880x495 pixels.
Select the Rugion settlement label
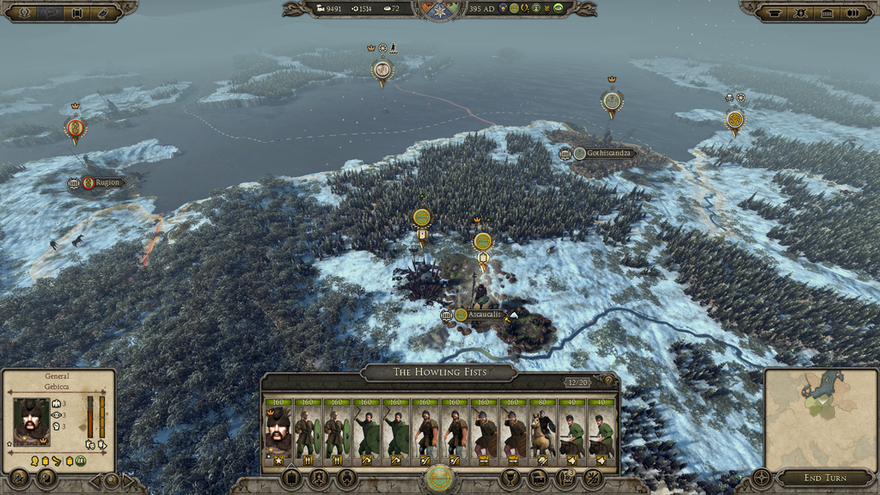[x=105, y=183]
